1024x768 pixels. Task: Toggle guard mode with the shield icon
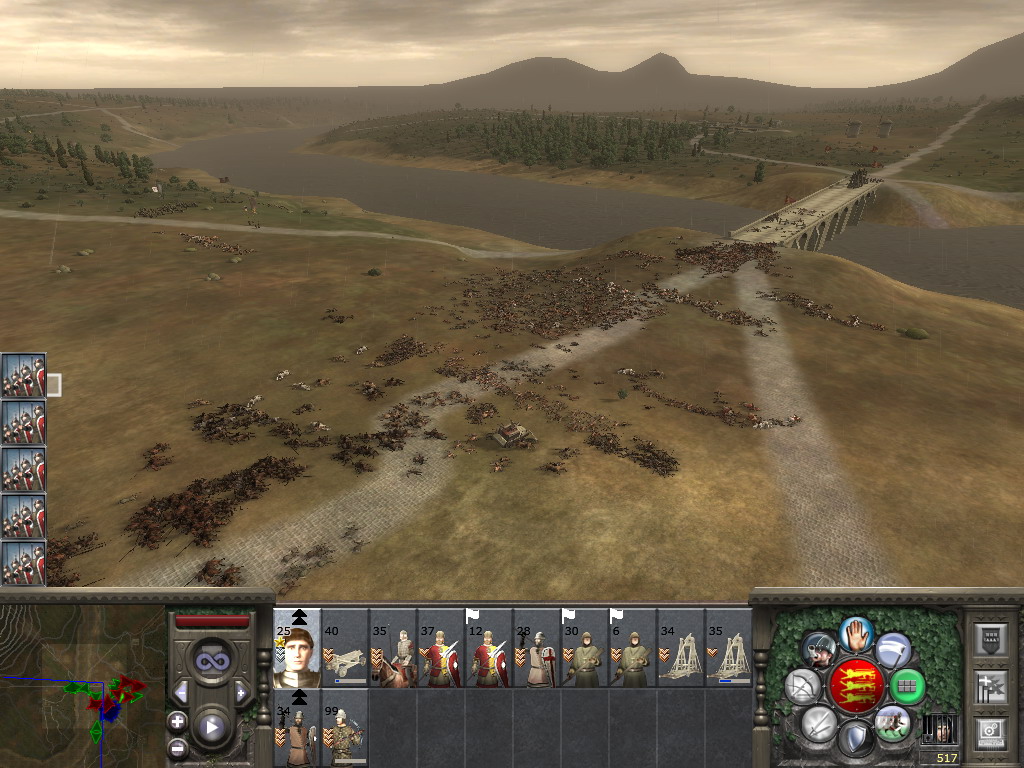coord(856,739)
